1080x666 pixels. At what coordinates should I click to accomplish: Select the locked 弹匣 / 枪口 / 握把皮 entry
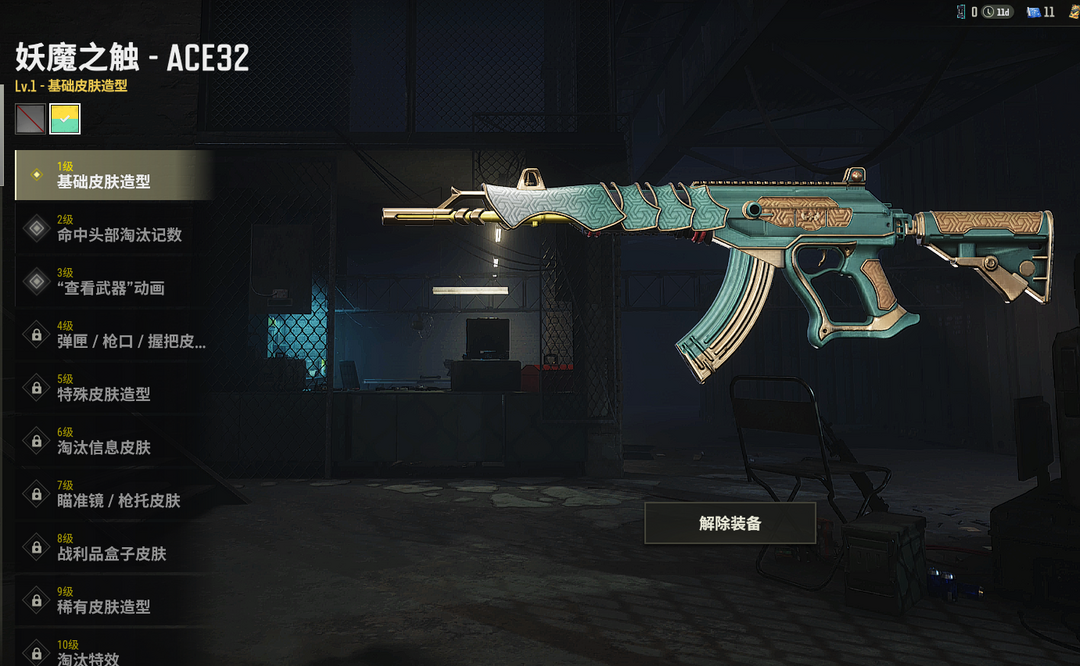point(112,334)
